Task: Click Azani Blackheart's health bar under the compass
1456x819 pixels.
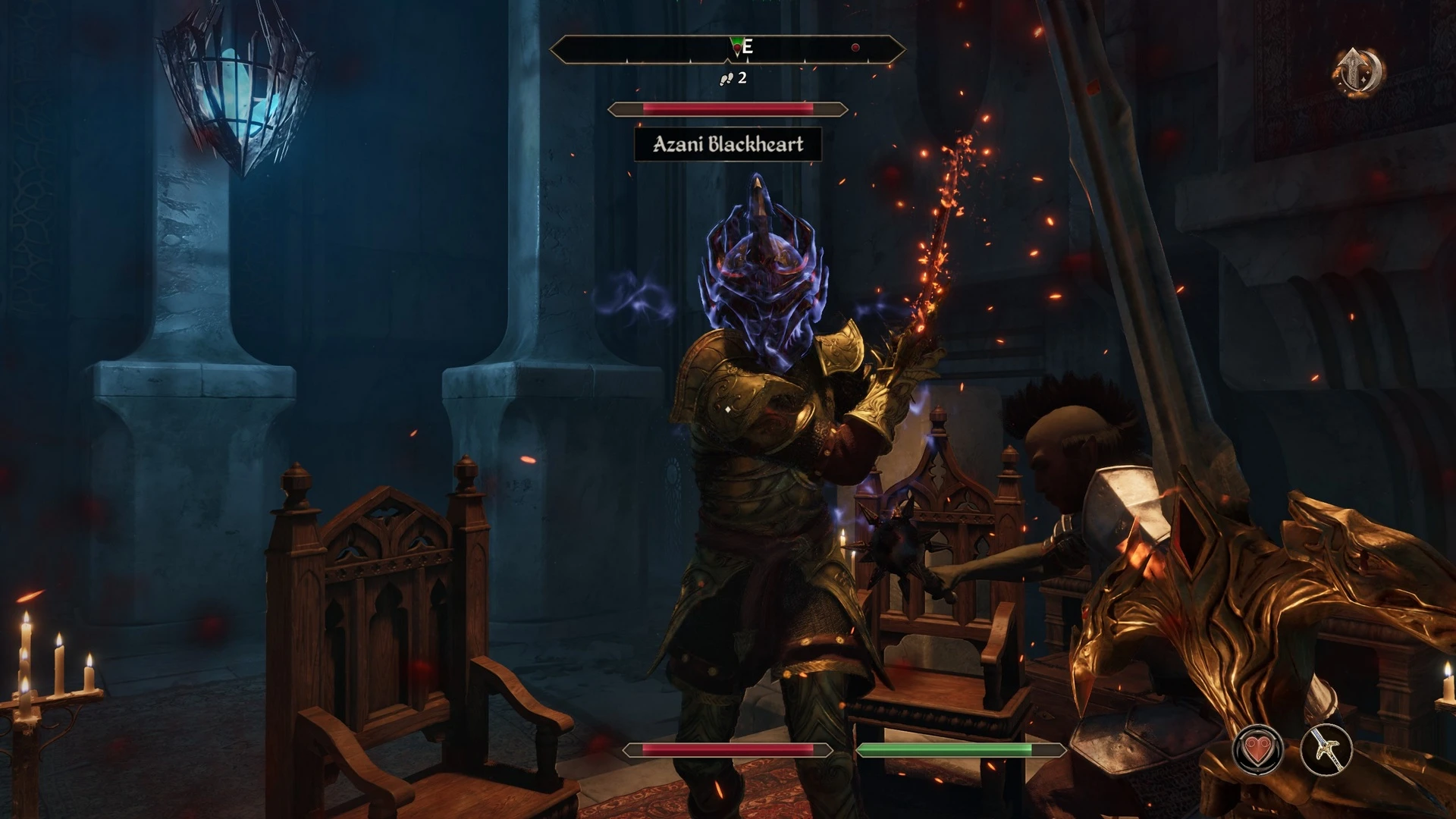Action: [x=726, y=108]
